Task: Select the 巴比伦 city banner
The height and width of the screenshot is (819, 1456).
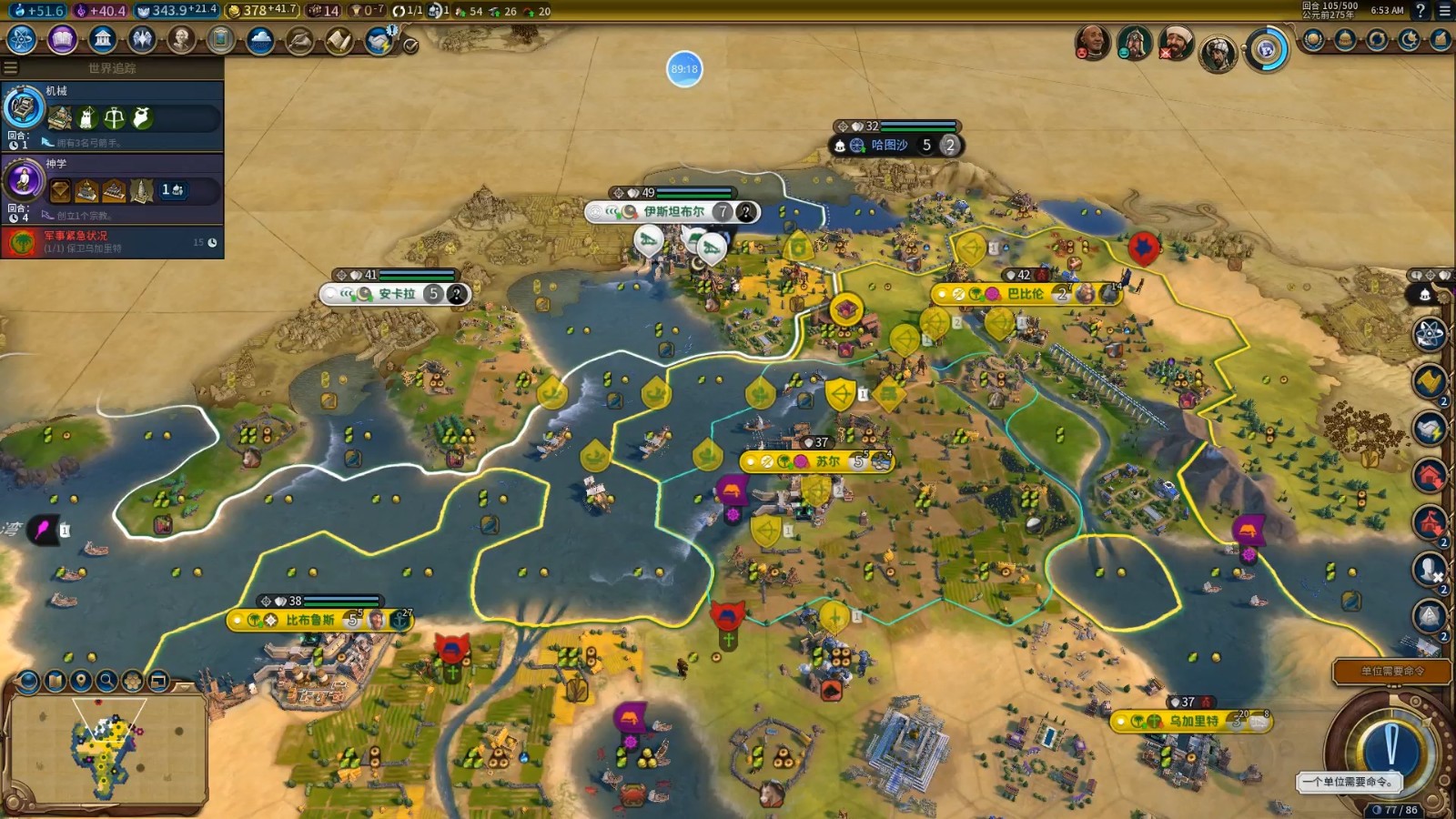Action: click(1025, 294)
